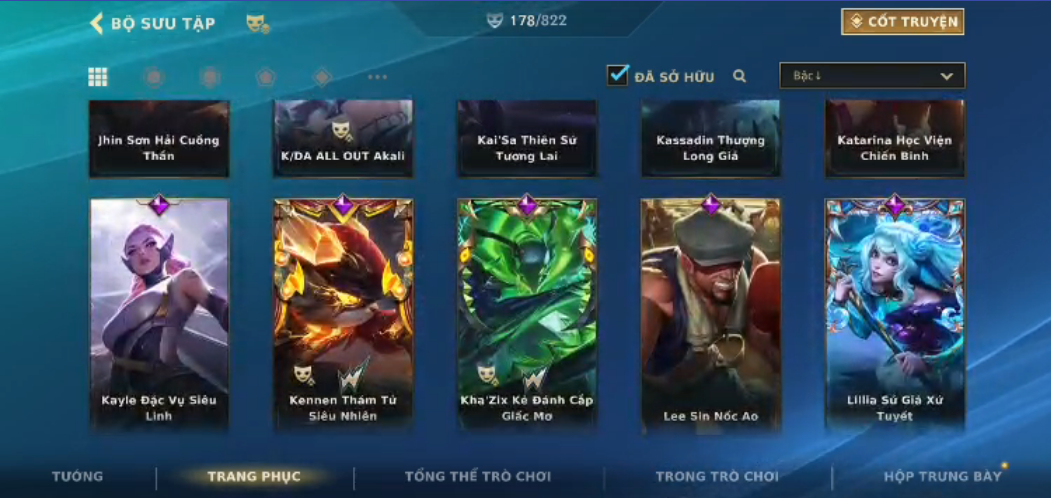
Task: Open Jhin Sơn Hải Cuồng Thần skin
Action: (x=159, y=139)
